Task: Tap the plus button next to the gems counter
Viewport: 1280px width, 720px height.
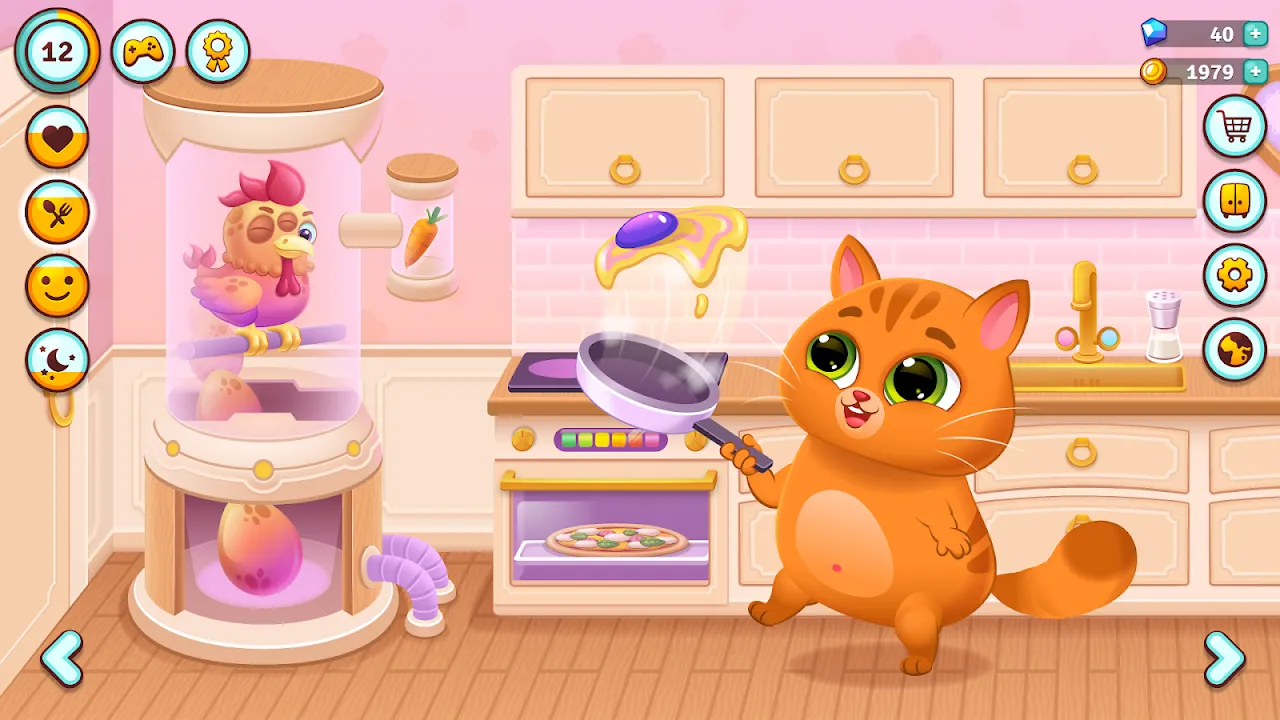Action: 1253,34
